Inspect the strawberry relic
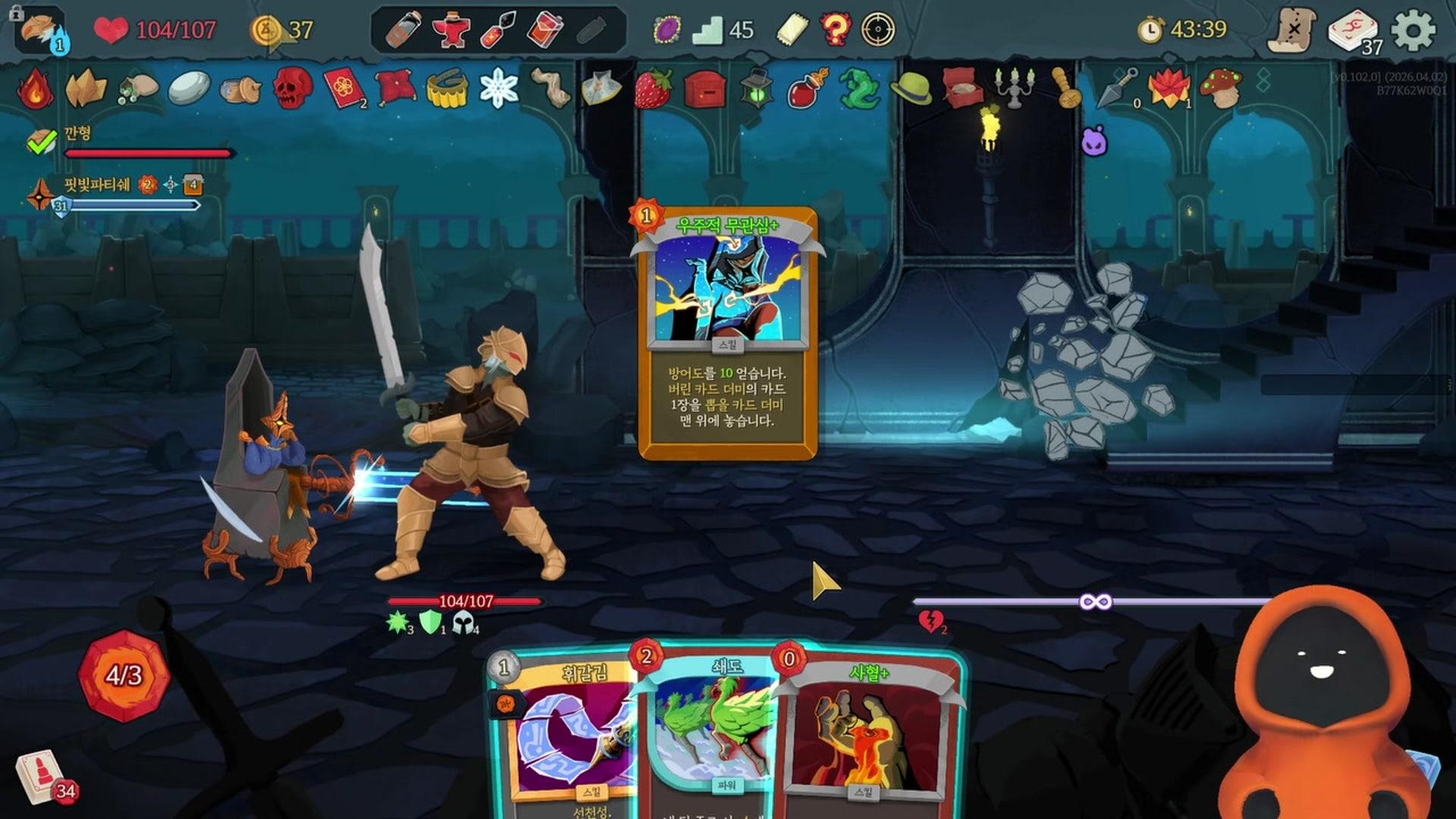The image size is (1456, 819). (654, 88)
